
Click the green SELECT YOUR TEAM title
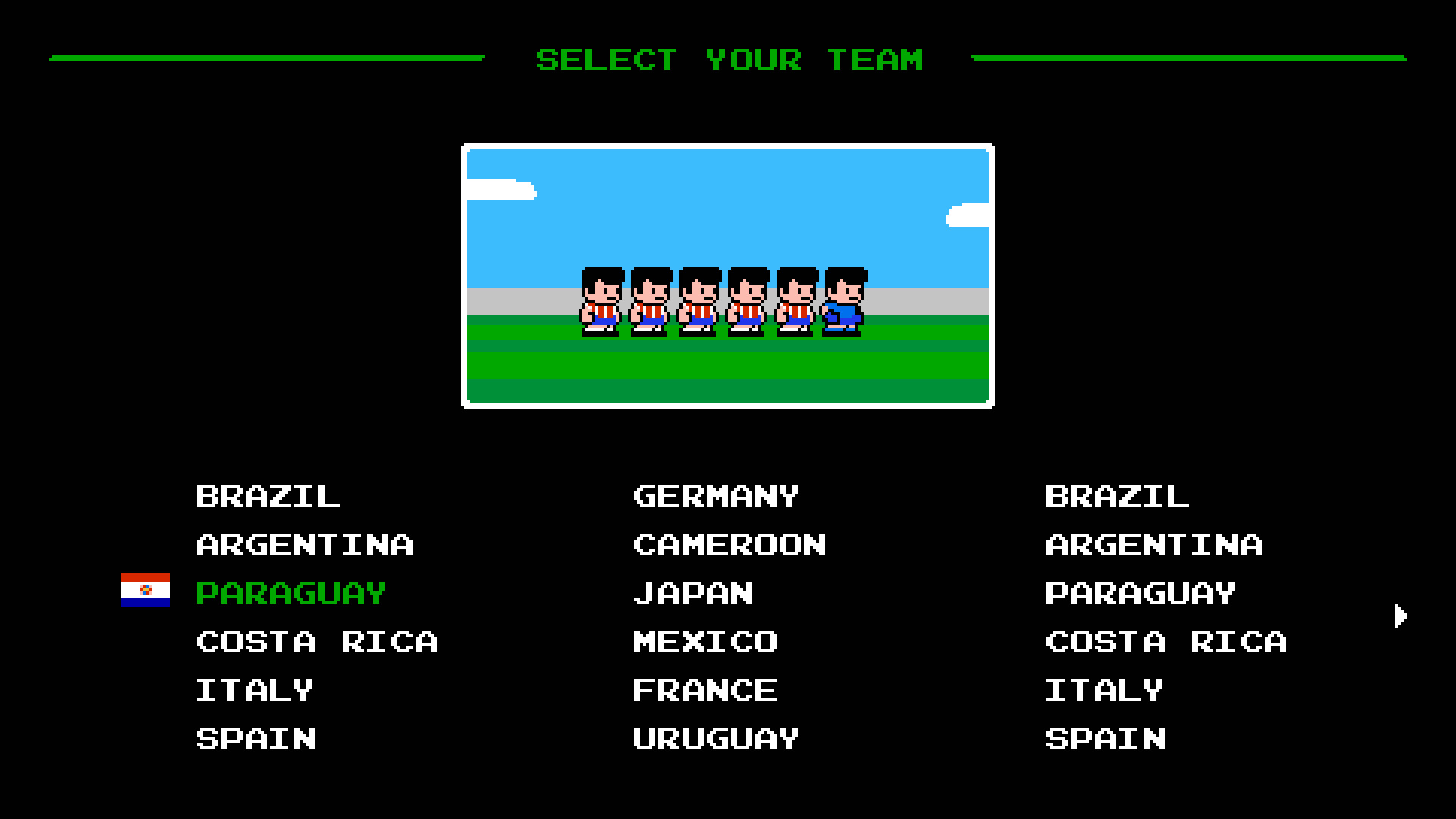click(730, 59)
